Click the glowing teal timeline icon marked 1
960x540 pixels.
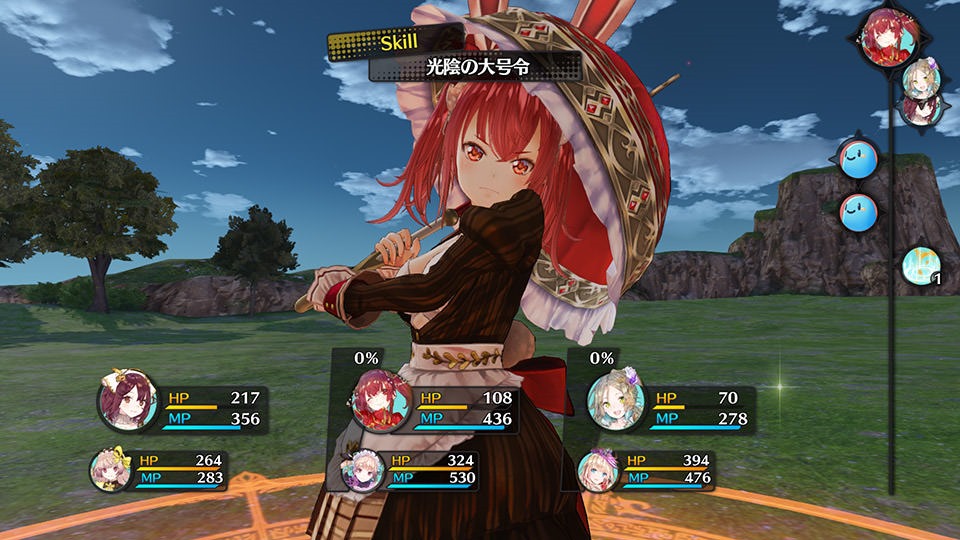[921, 265]
